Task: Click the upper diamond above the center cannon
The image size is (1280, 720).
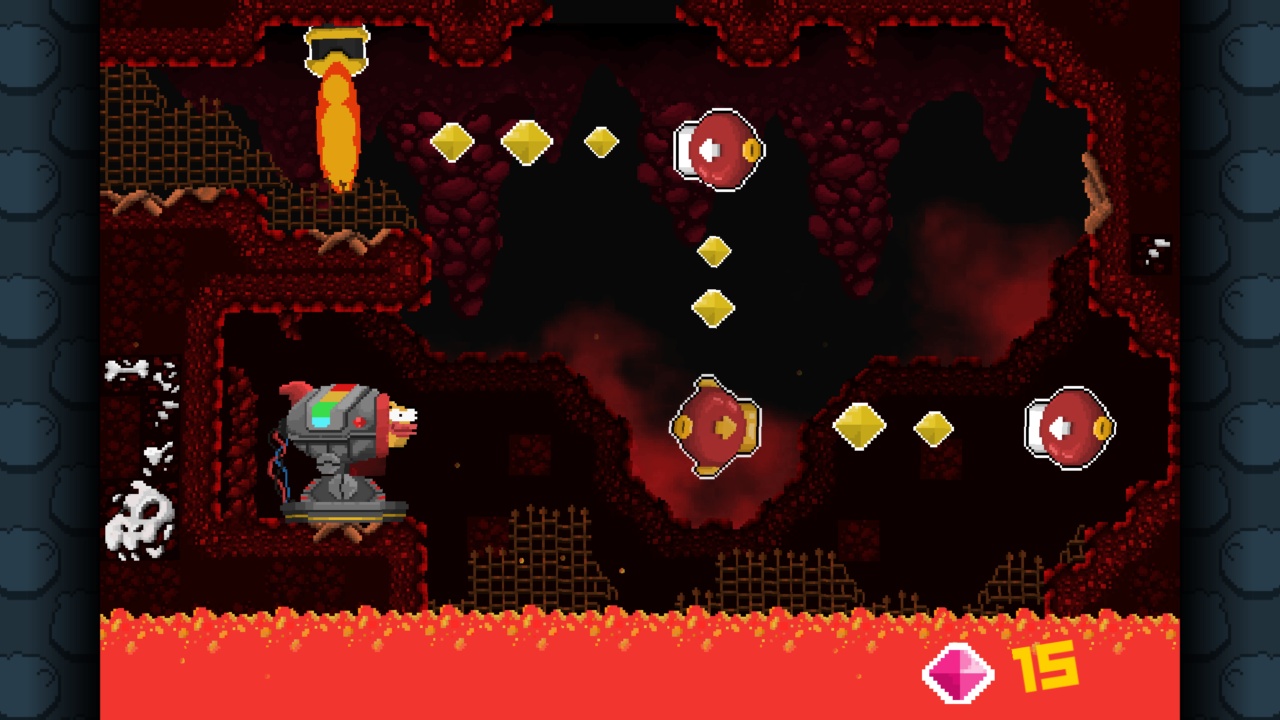Action: click(x=714, y=252)
